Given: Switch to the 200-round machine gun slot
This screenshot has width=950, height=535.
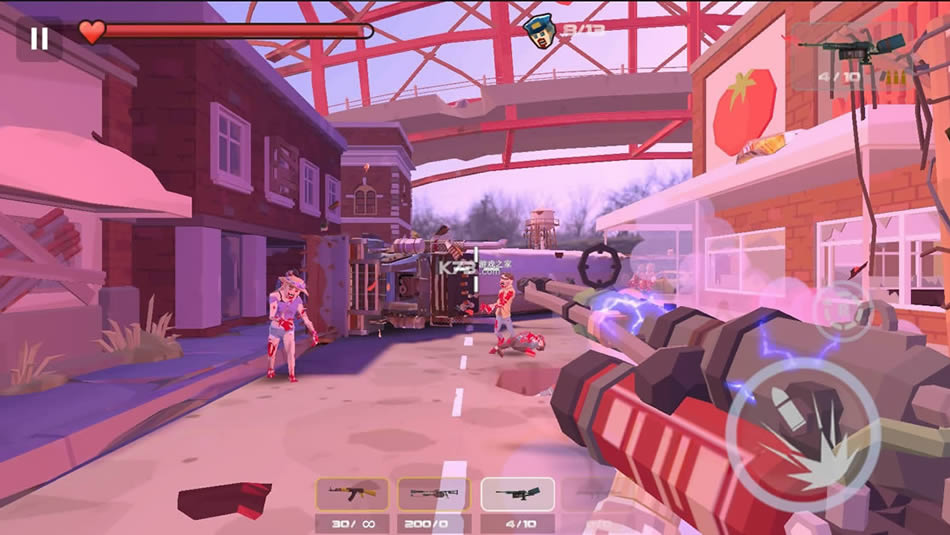Looking at the screenshot, I should 433,494.
